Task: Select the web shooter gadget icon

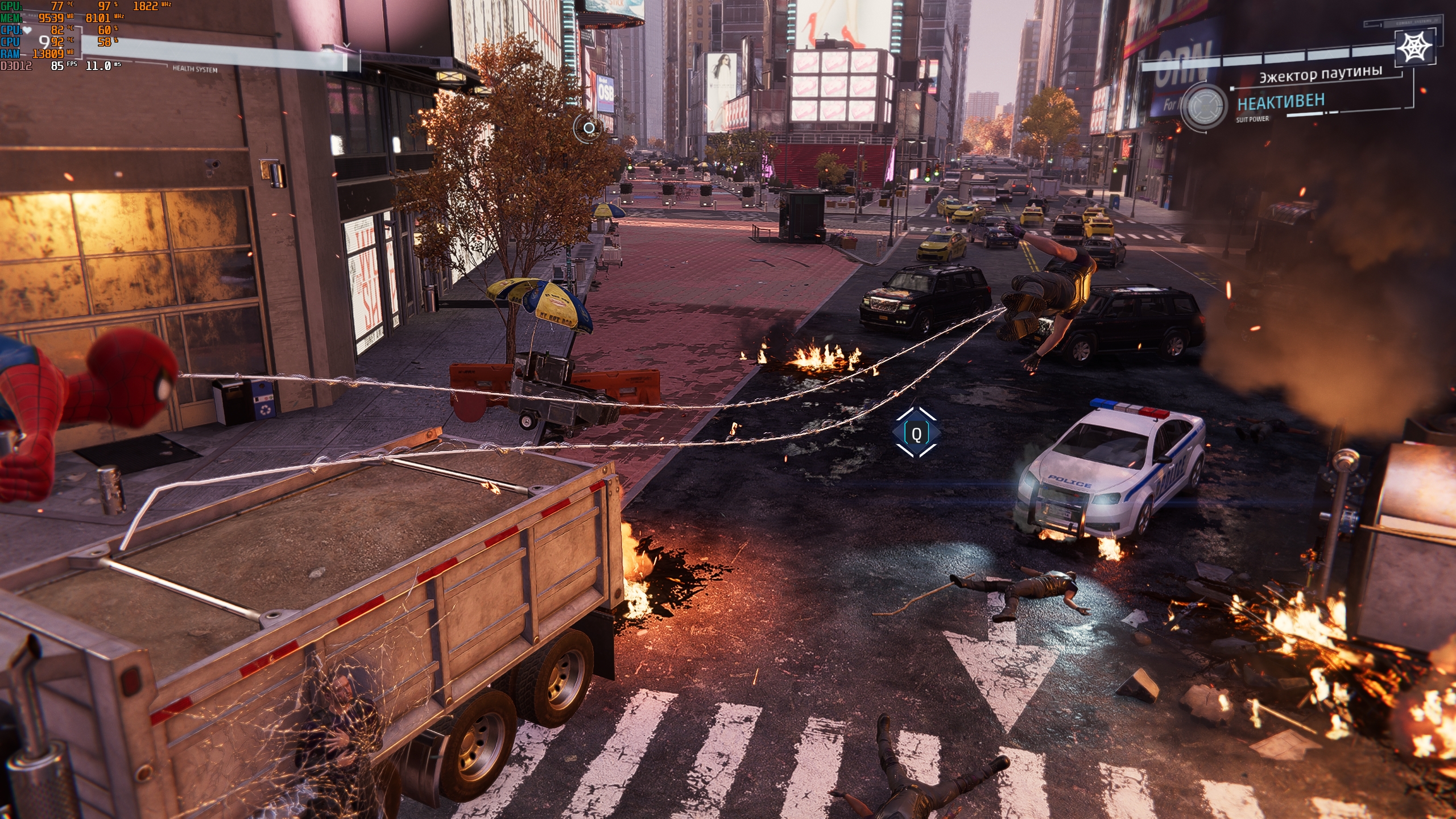Action: 1414,47
